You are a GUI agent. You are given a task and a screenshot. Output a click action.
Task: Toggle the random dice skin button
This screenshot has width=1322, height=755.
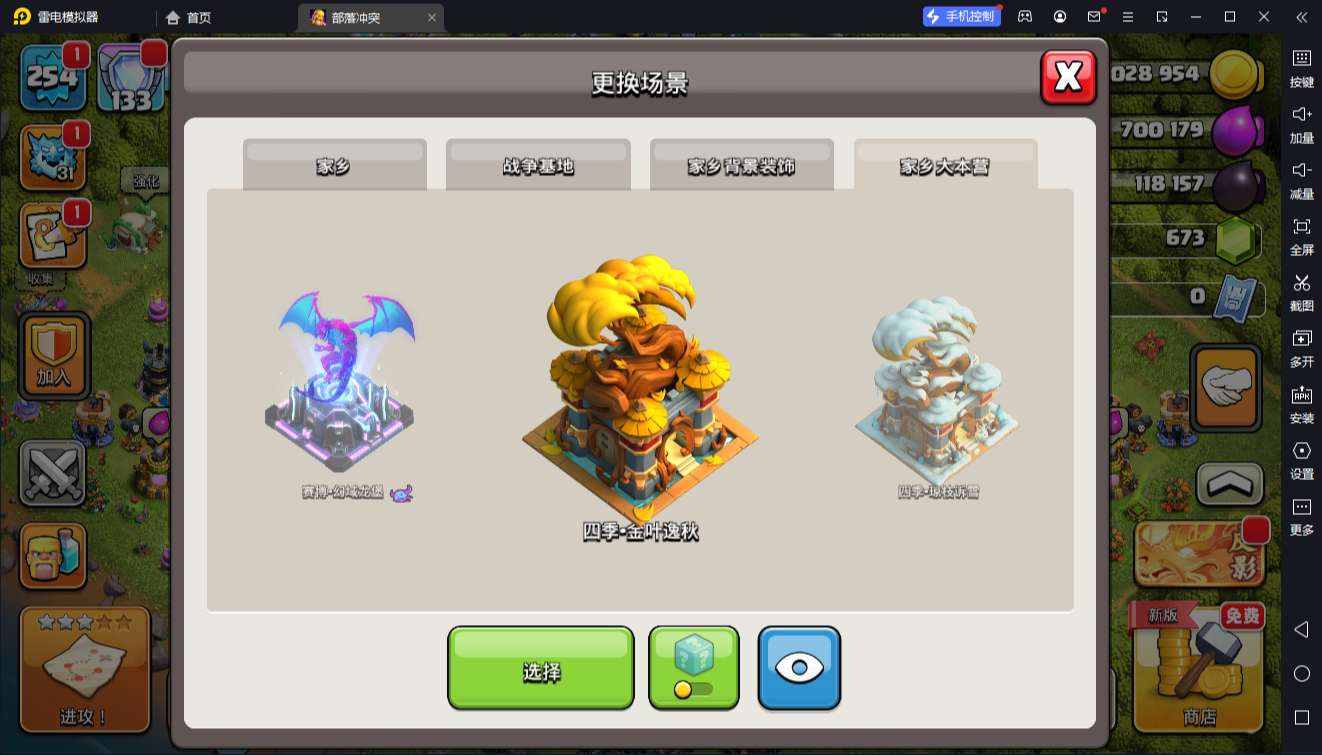pos(694,668)
